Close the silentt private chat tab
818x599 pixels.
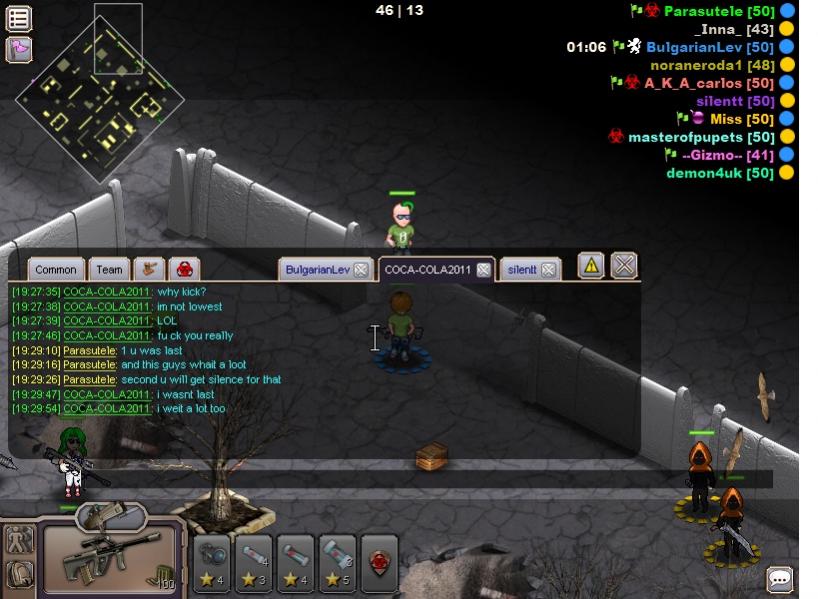tap(549, 270)
